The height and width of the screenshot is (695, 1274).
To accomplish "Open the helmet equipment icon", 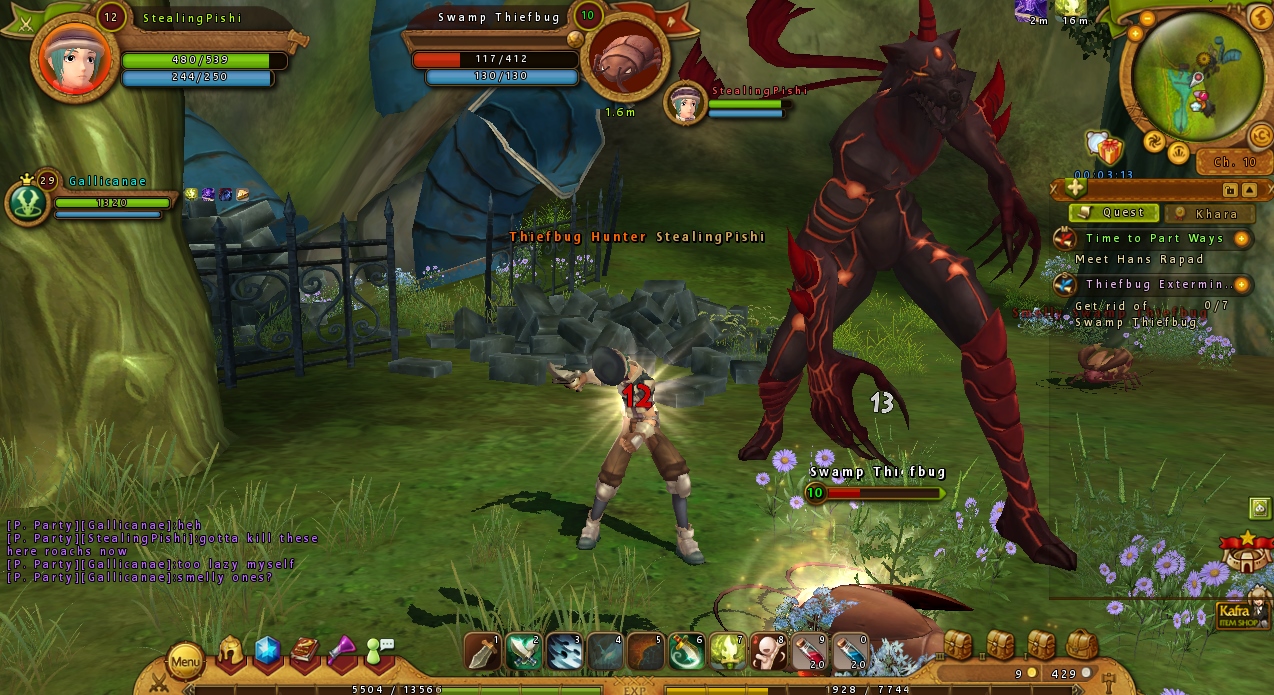I will (231, 652).
